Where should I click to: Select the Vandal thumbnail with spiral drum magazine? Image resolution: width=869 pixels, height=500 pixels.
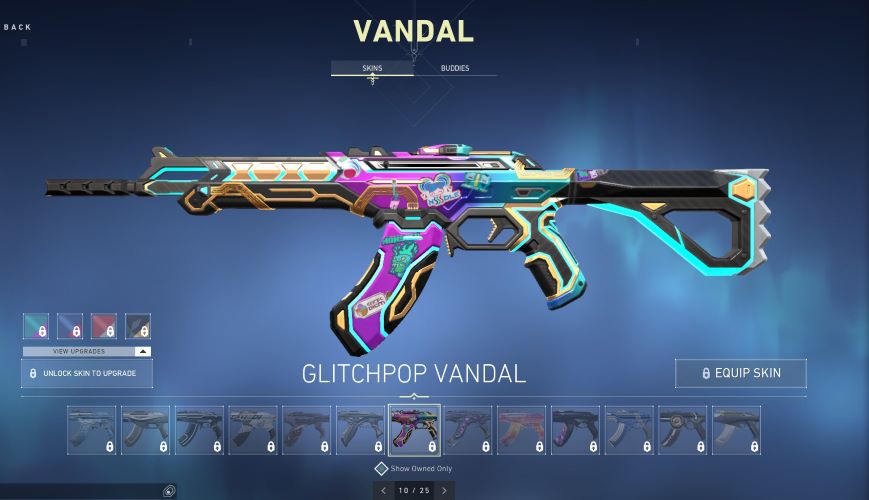[682, 430]
